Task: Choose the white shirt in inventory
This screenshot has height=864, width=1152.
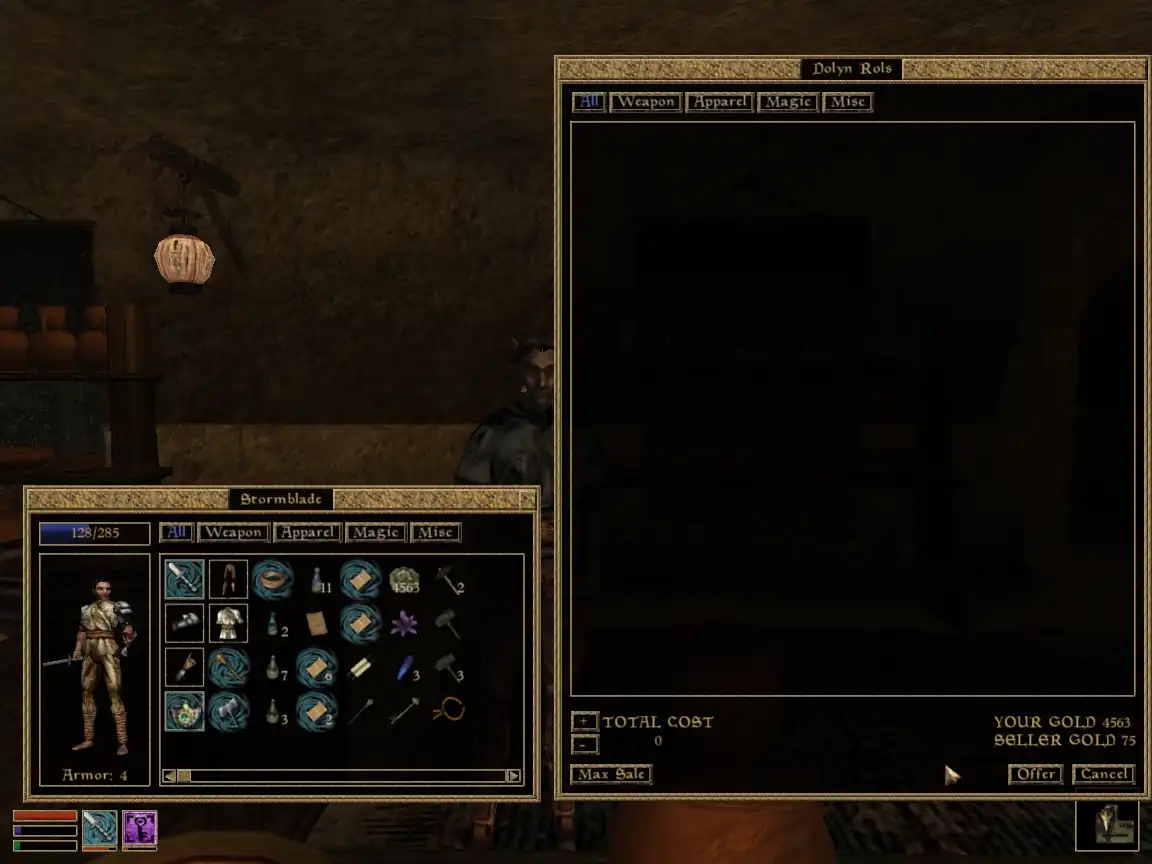Action: pyautogui.click(x=228, y=624)
